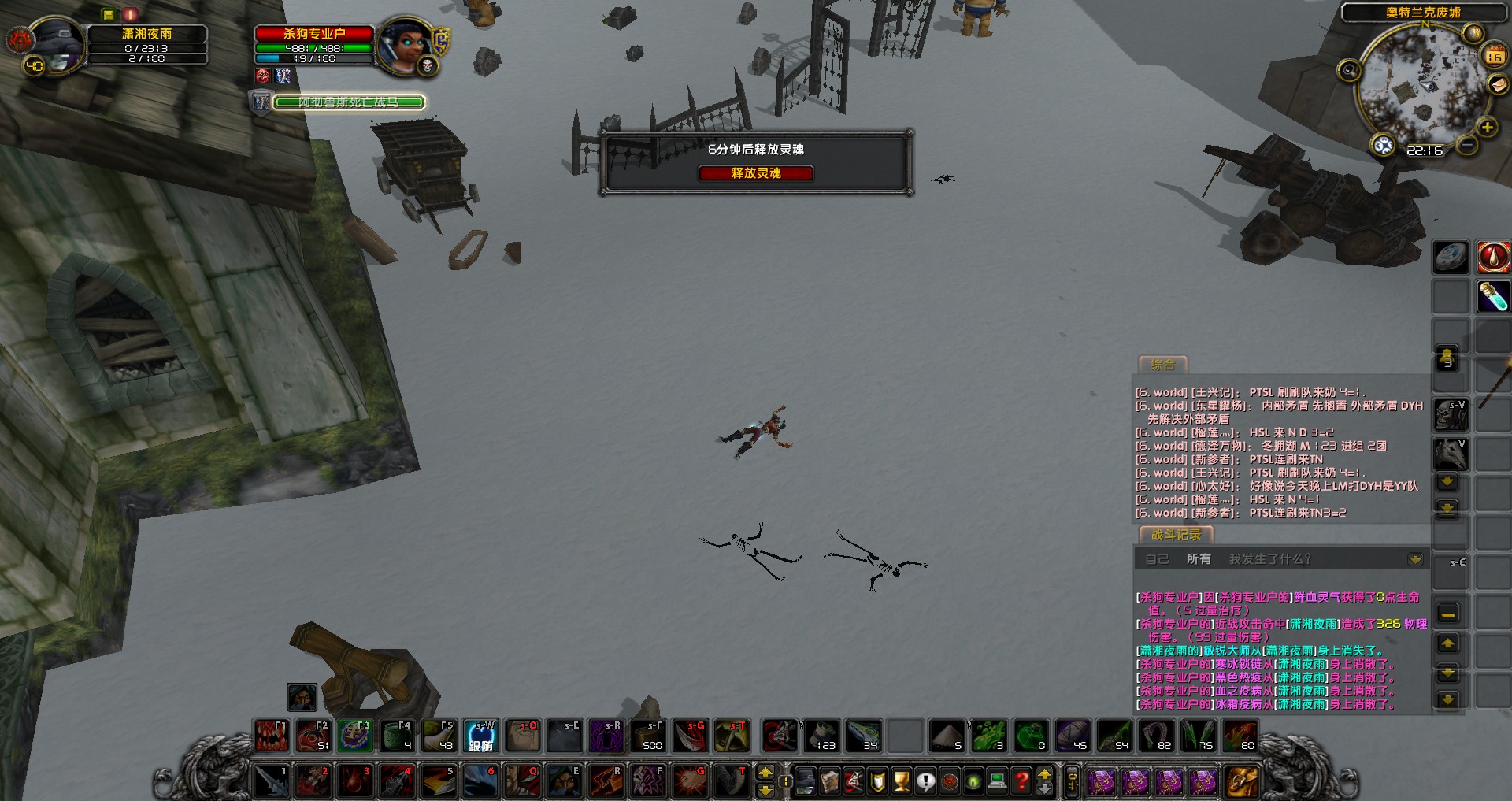Image resolution: width=1512 pixels, height=801 pixels.
Task: Use the teal potion vial slot
Action: [x=1492, y=296]
